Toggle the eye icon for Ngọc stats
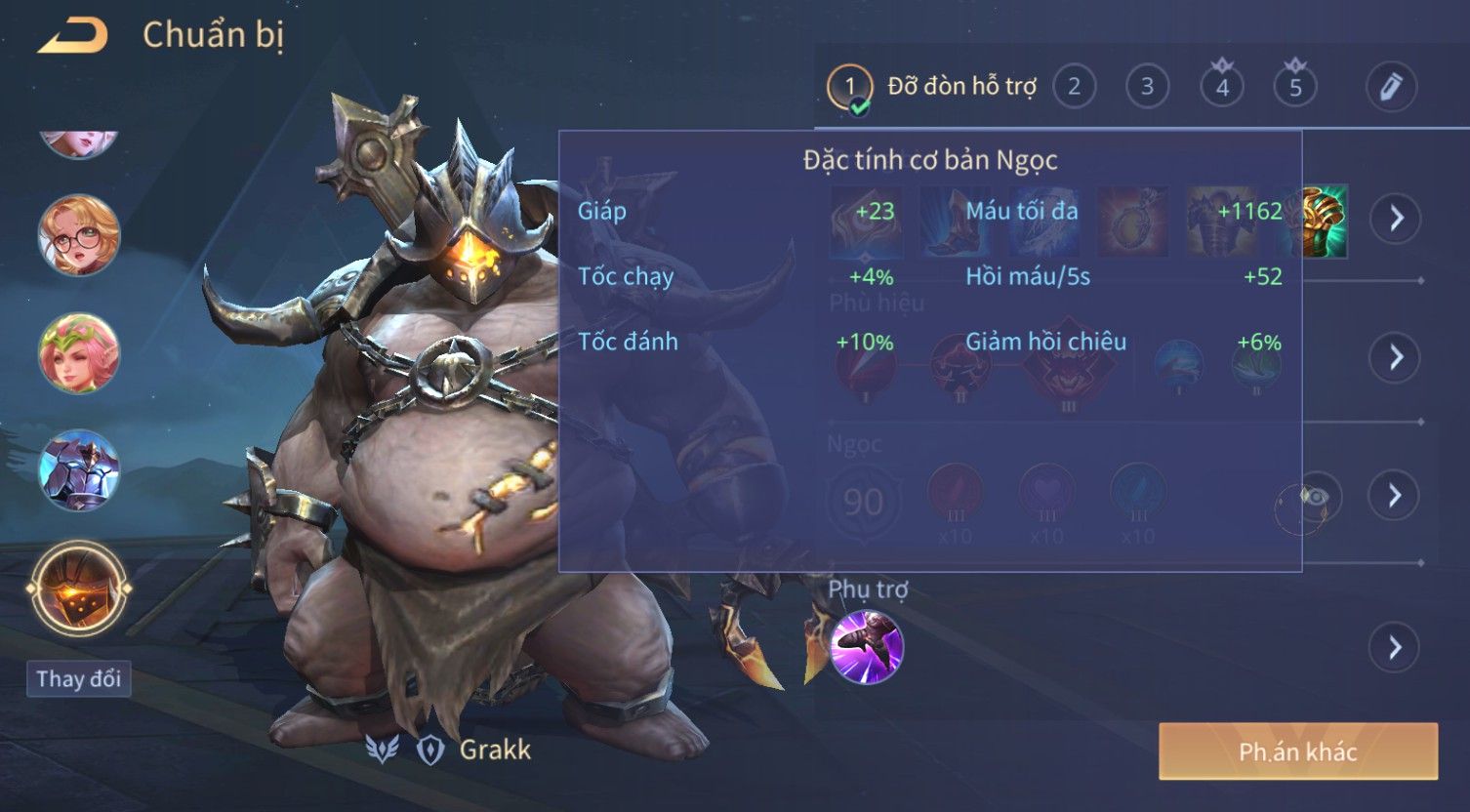Image resolution: width=1470 pixels, height=812 pixels. point(1314,497)
